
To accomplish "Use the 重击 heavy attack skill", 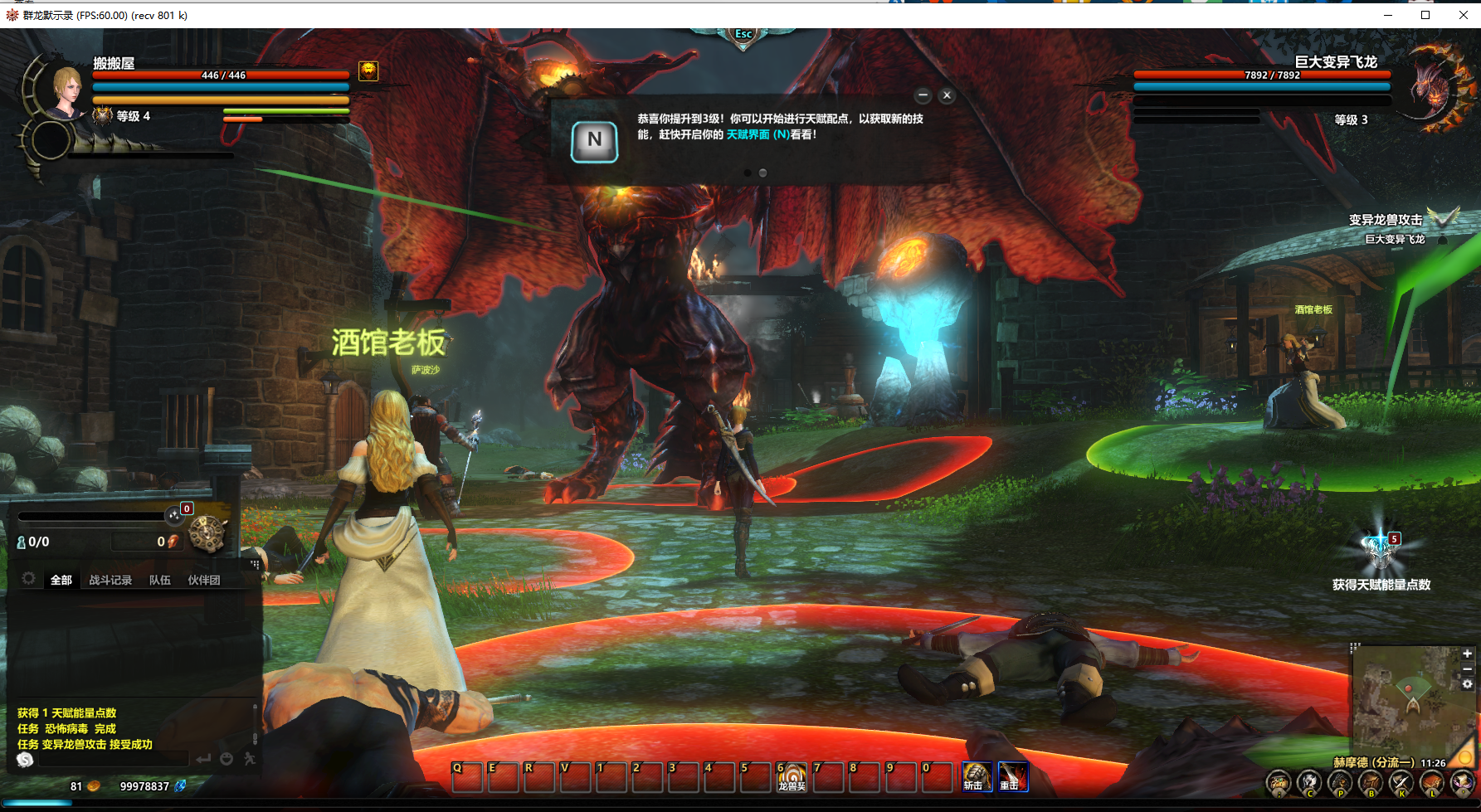I will click(x=1012, y=777).
